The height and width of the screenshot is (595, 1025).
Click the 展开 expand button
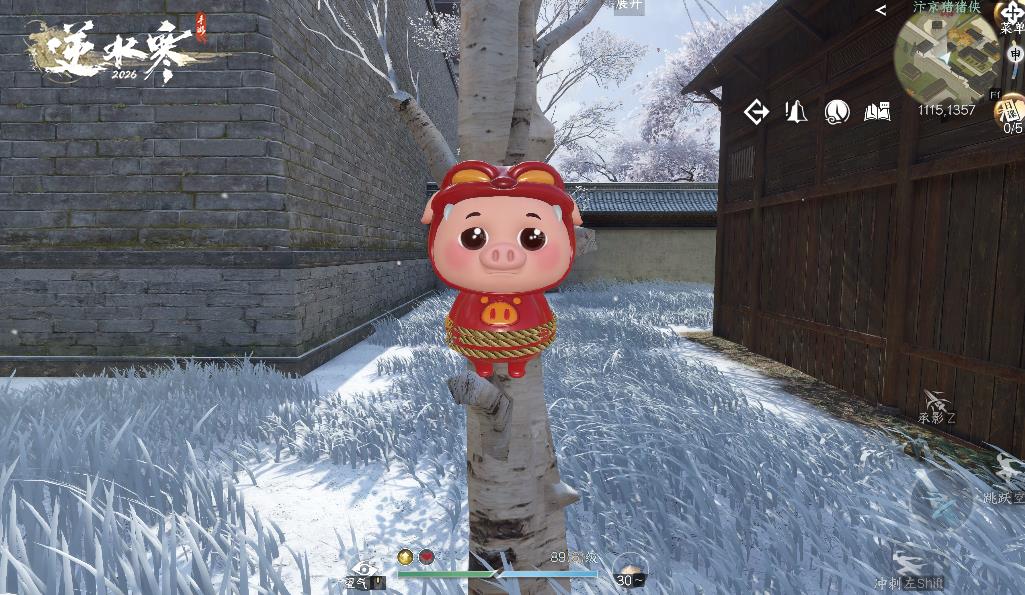point(629,5)
